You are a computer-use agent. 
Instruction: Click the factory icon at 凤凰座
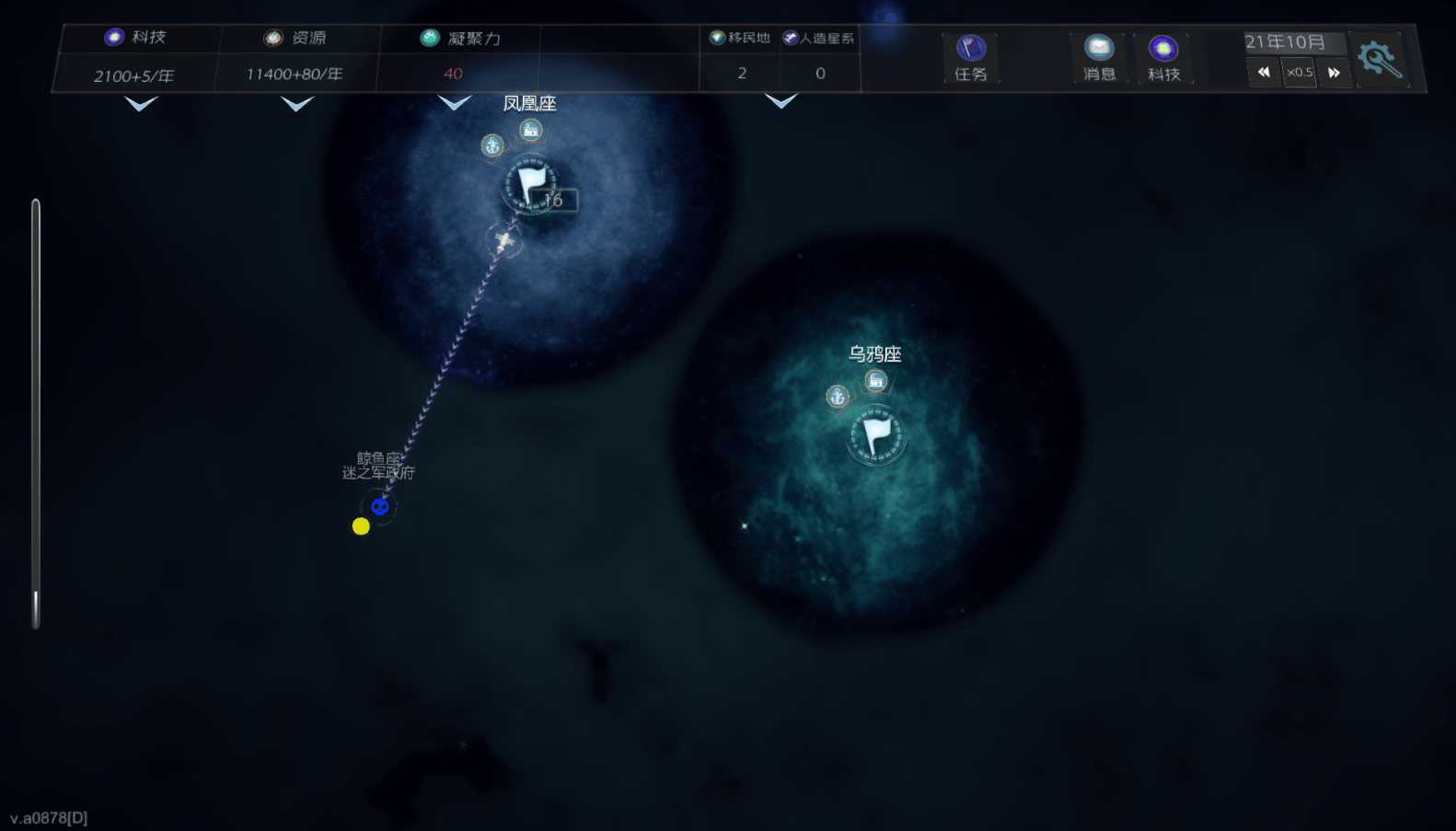[x=530, y=130]
